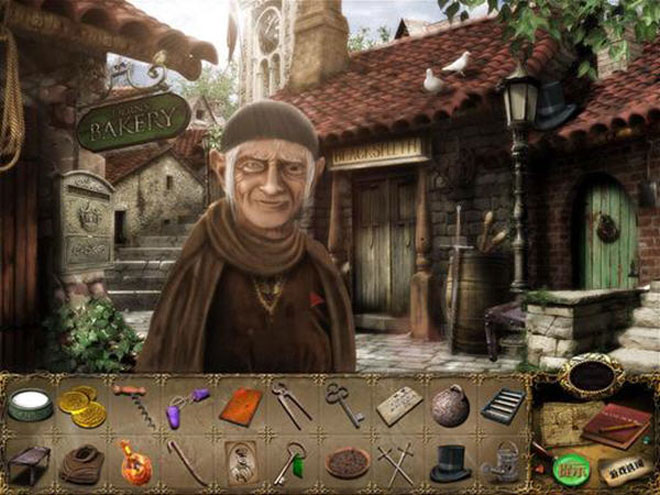Pick the corkscrew from the inventory

coord(133,404)
